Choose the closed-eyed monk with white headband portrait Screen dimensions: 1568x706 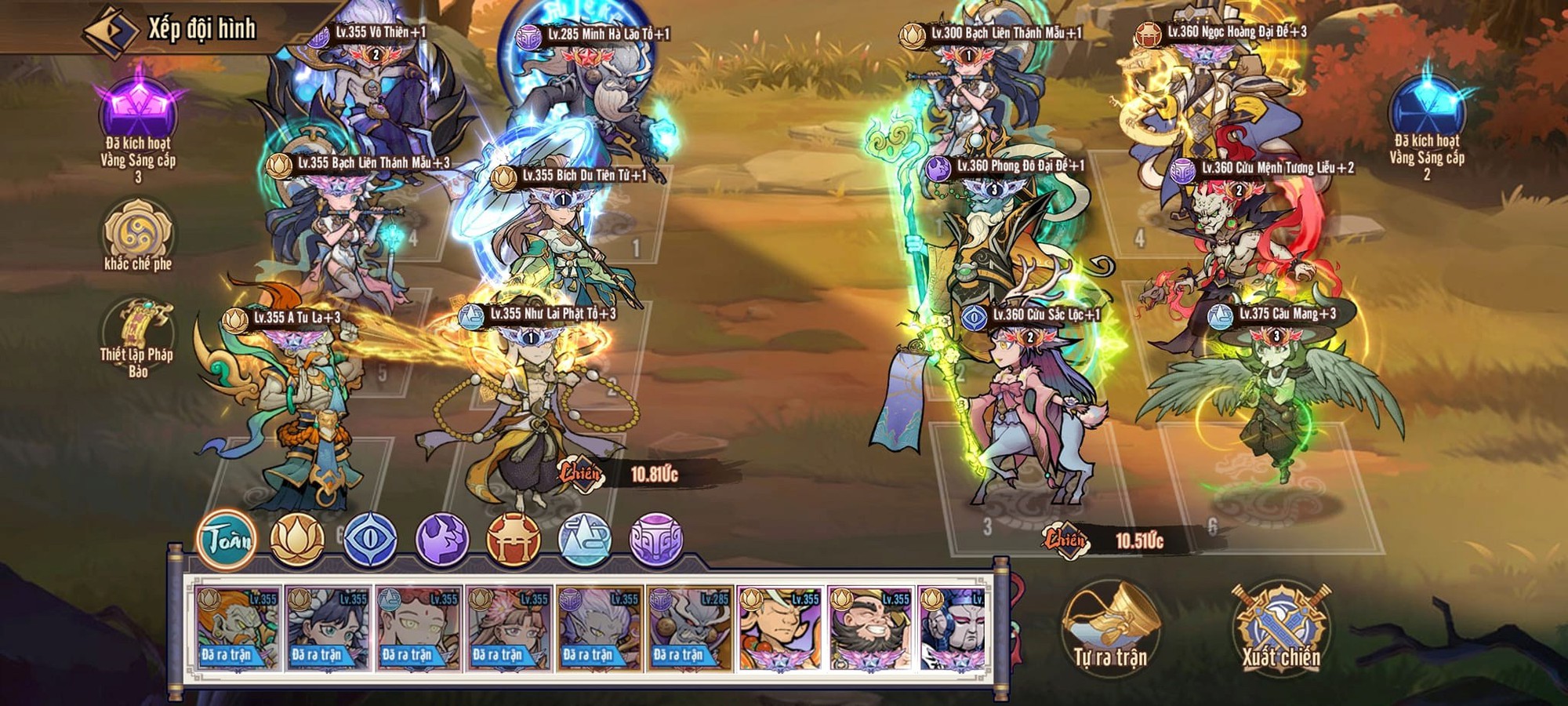pos(780,628)
